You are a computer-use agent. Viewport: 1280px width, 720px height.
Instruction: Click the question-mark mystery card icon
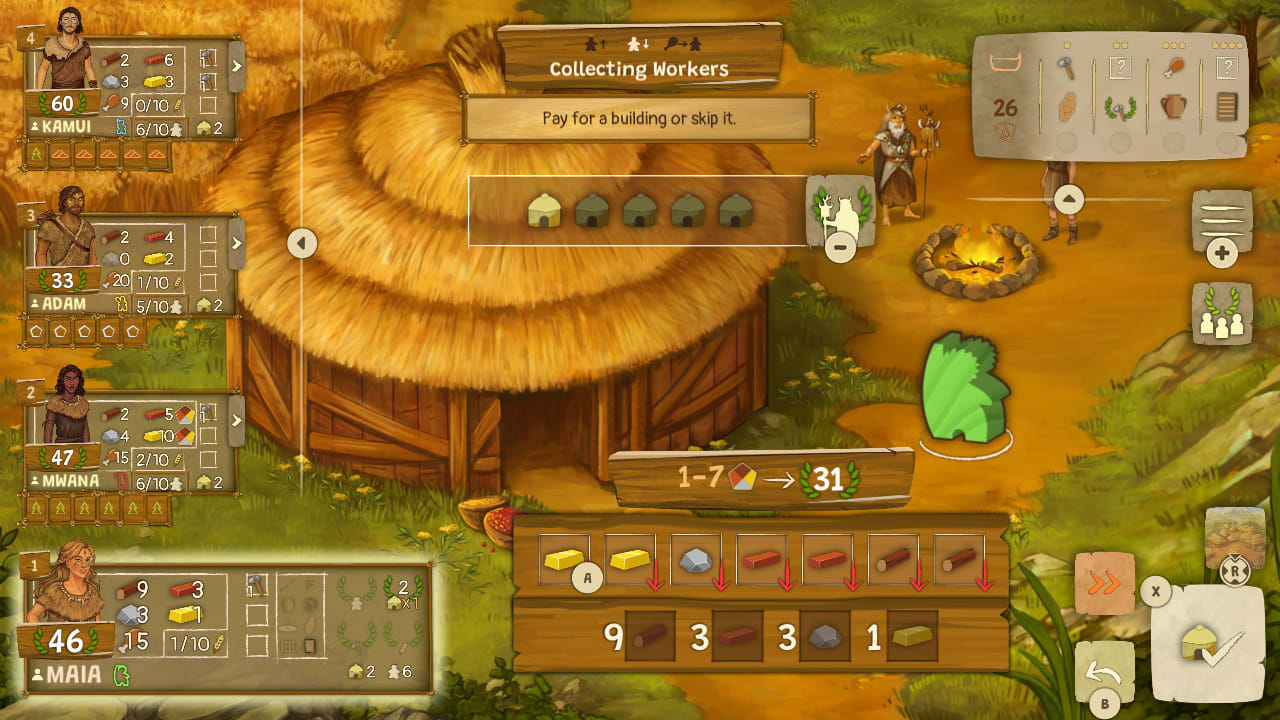[x=1120, y=67]
